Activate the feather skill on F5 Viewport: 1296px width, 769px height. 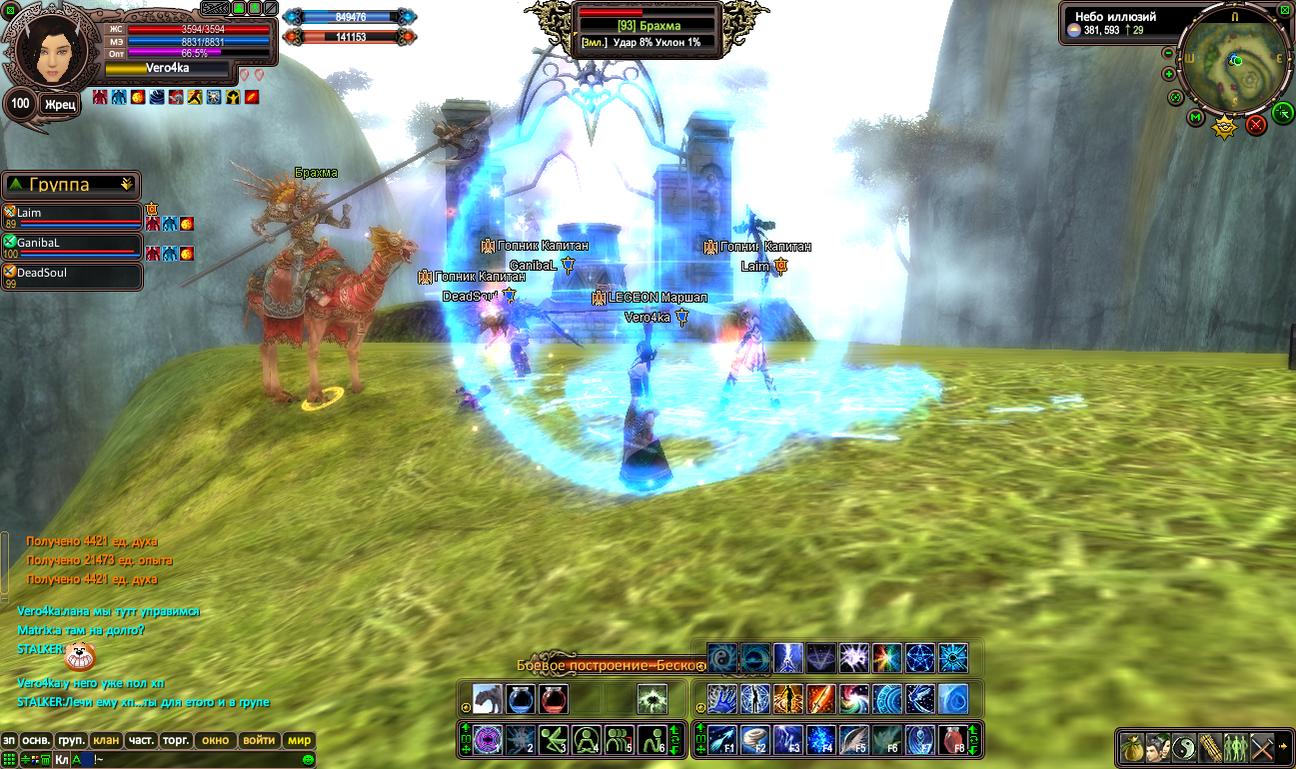pyautogui.click(x=853, y=740)
